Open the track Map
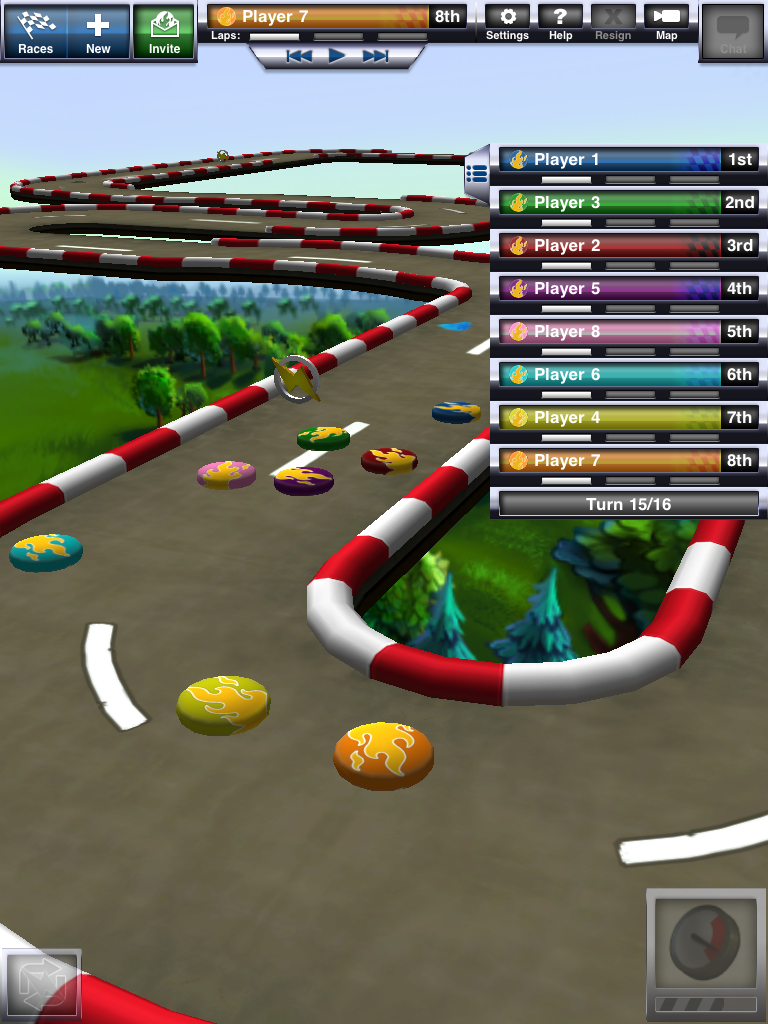Image resolution: width=768 pixels, height=1024 pixels. pos(666,23)
